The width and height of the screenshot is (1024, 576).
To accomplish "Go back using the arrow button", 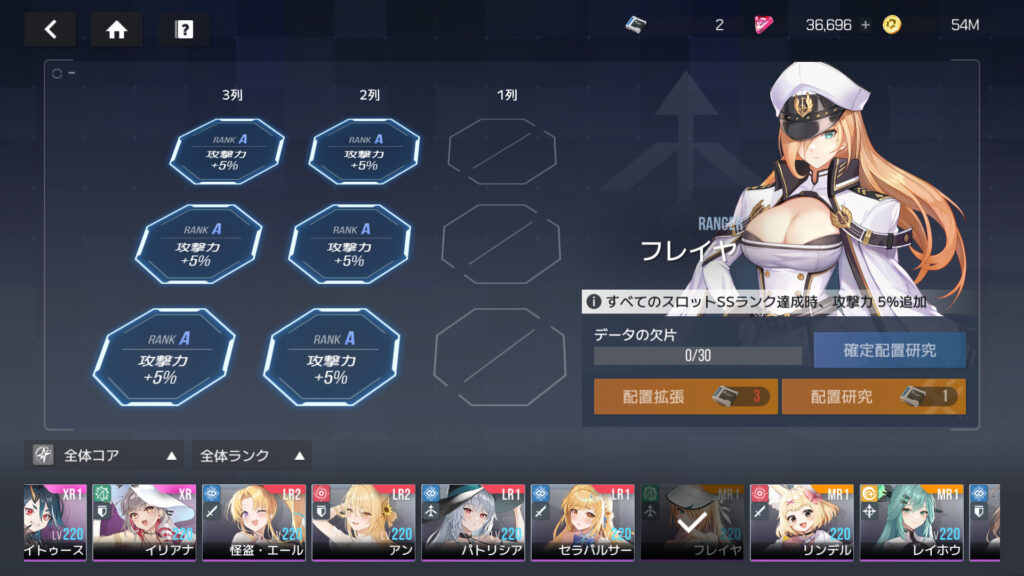I will coord(50,29).
